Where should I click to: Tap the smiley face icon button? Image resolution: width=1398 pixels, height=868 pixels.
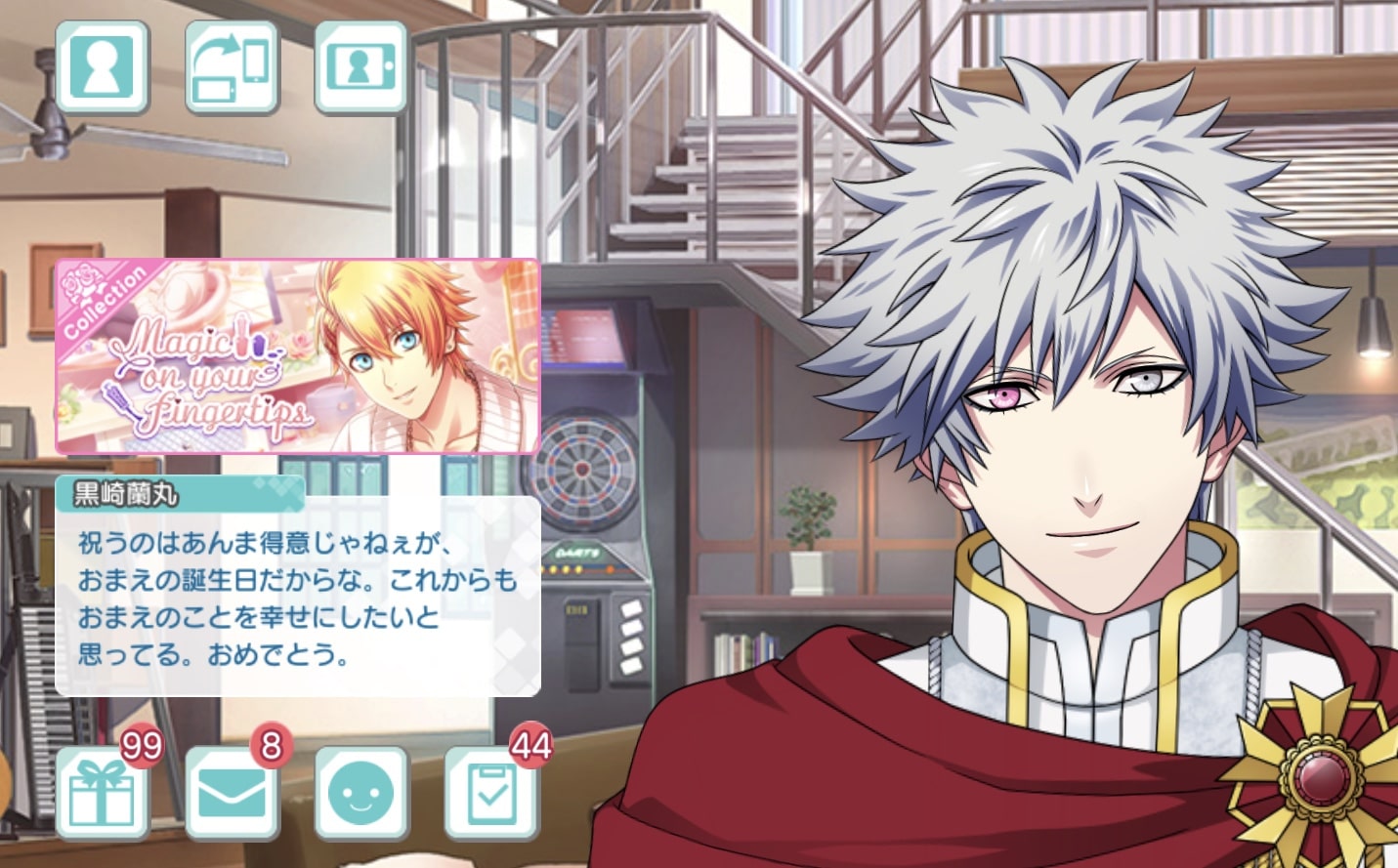tap(360, 793)
